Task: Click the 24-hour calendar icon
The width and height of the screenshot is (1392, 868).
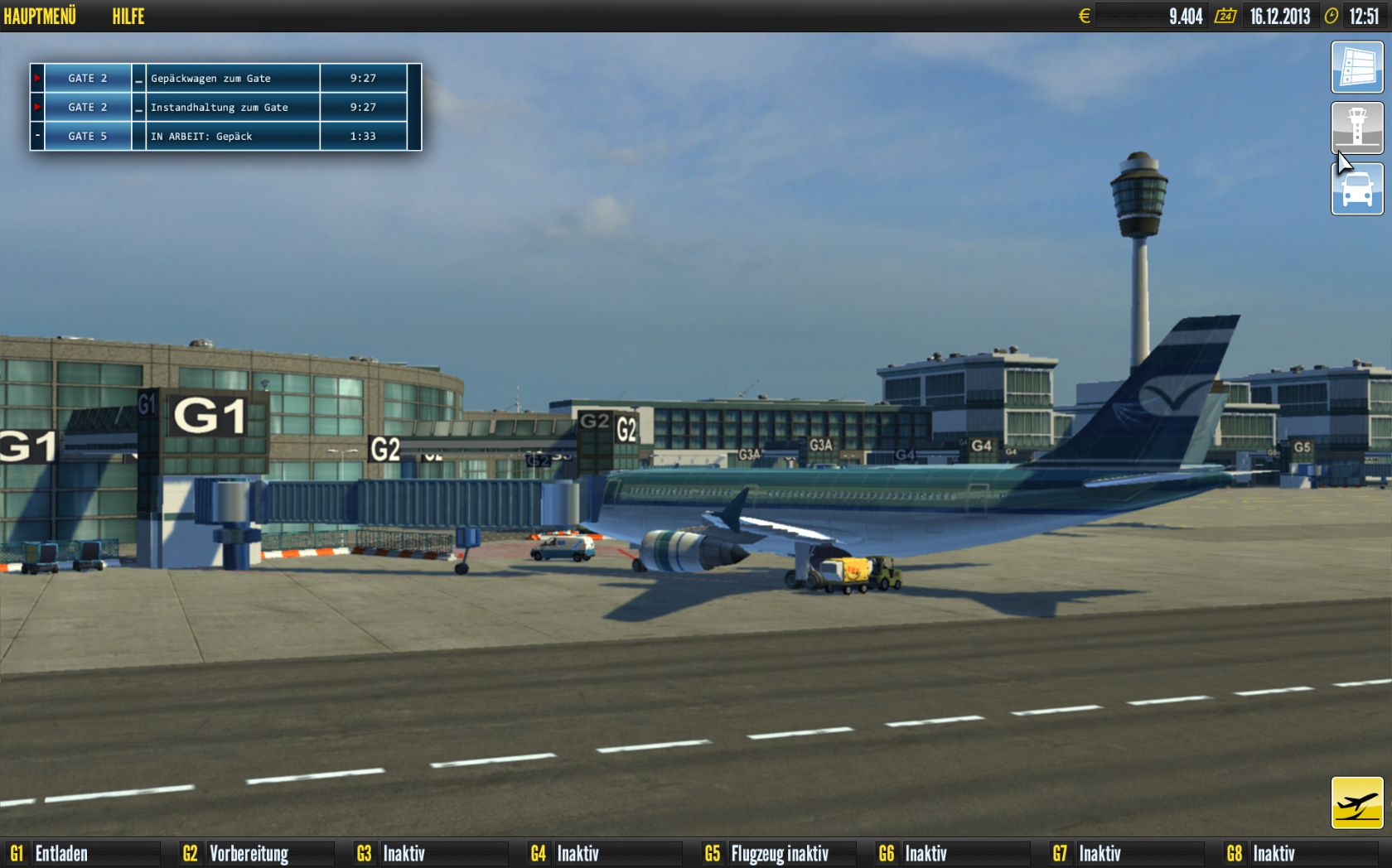Action: (x=1225, y=15)
